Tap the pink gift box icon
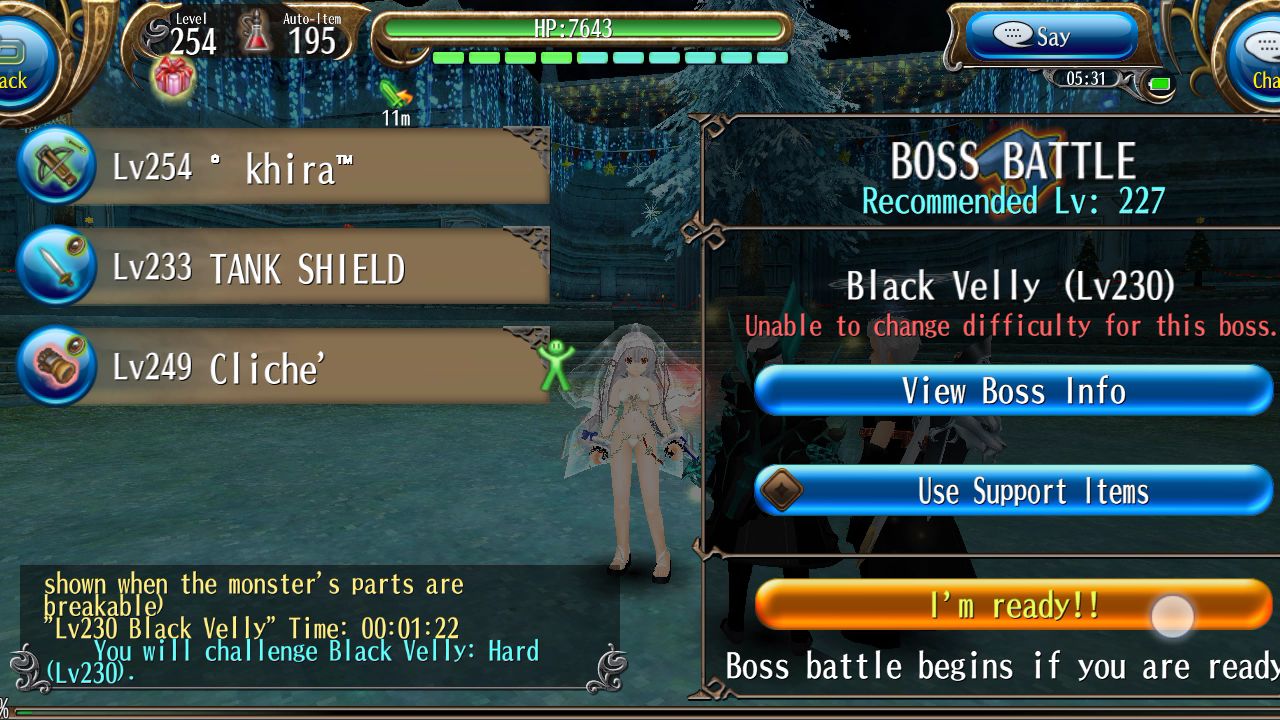 point(173,77)
